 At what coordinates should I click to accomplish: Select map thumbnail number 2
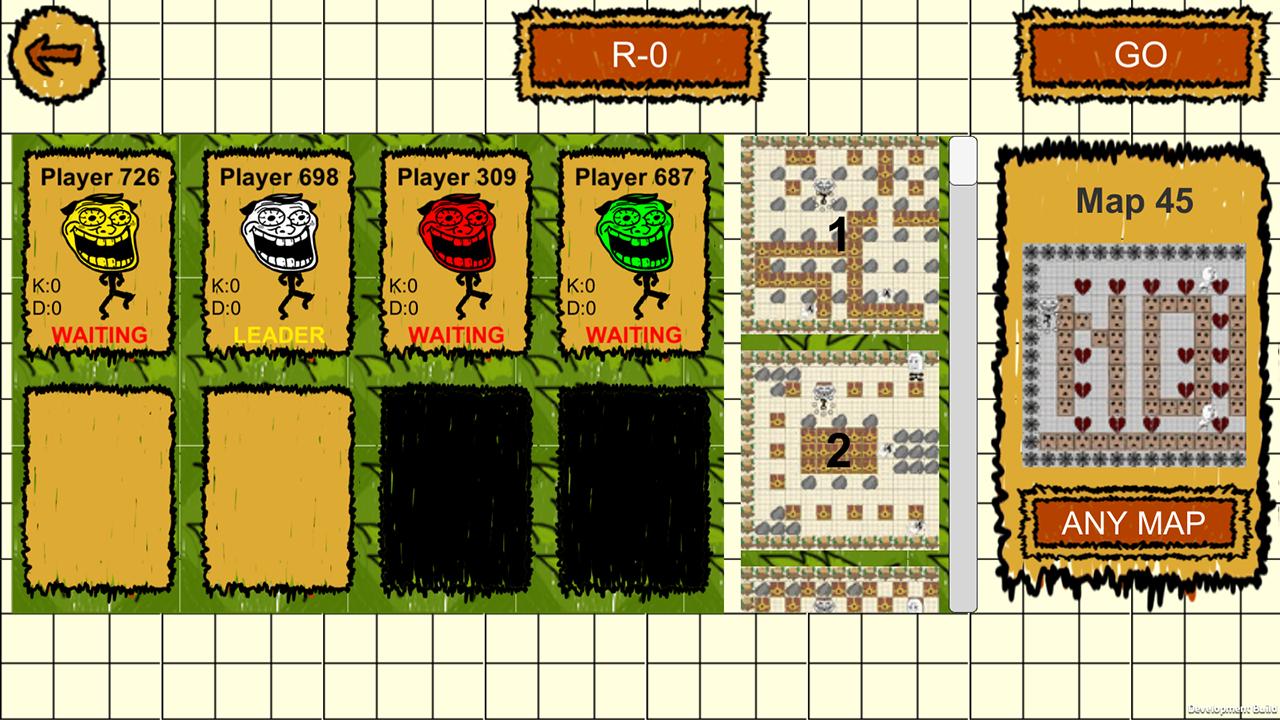[840, 450]
